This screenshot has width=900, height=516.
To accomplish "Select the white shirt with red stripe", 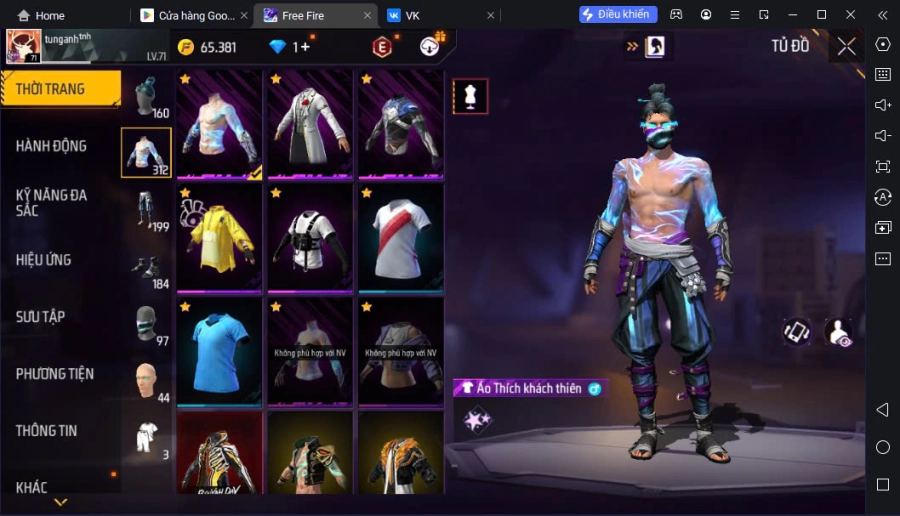I will click(400, 238).
